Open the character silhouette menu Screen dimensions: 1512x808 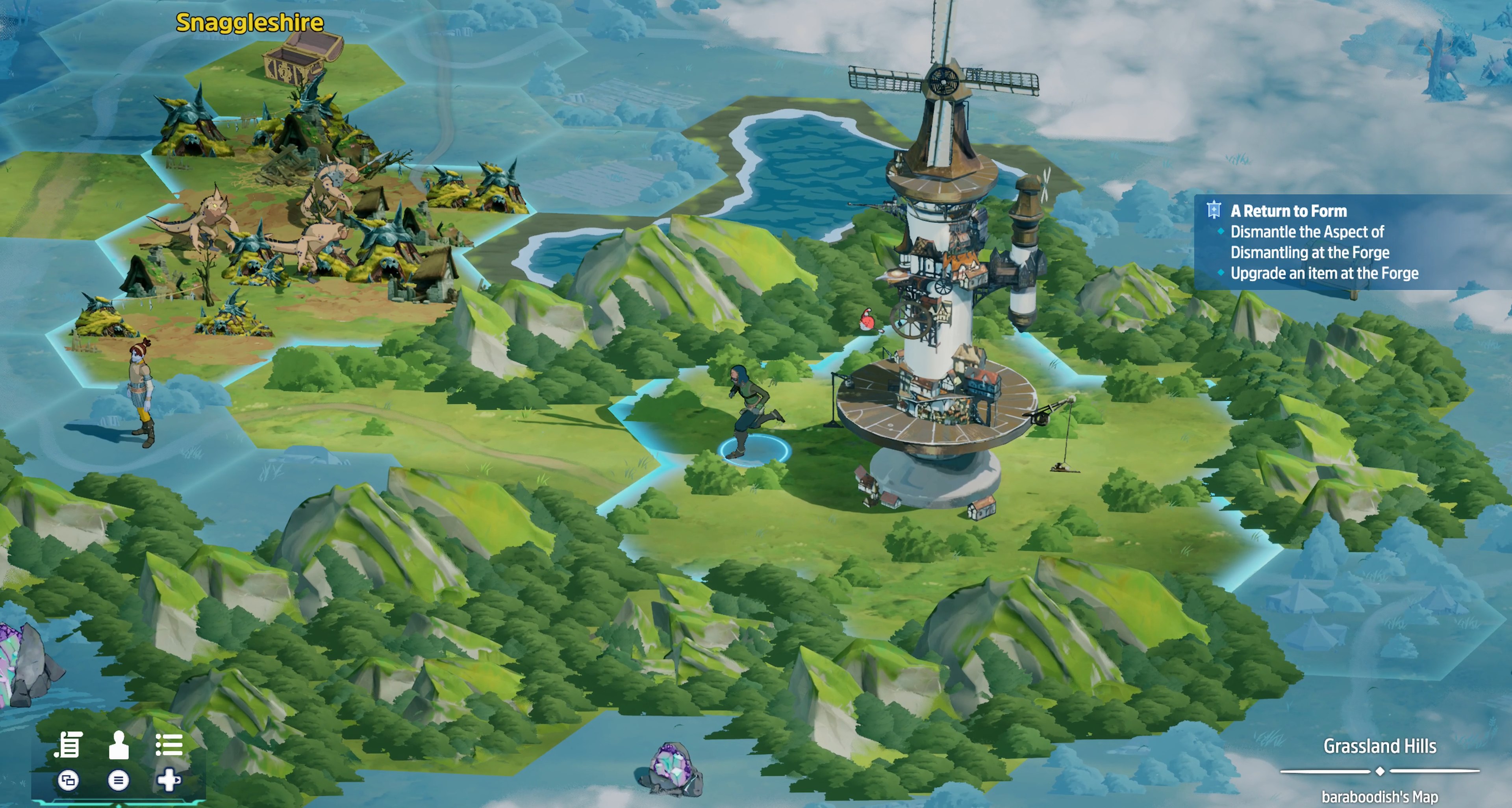(119, 745)
